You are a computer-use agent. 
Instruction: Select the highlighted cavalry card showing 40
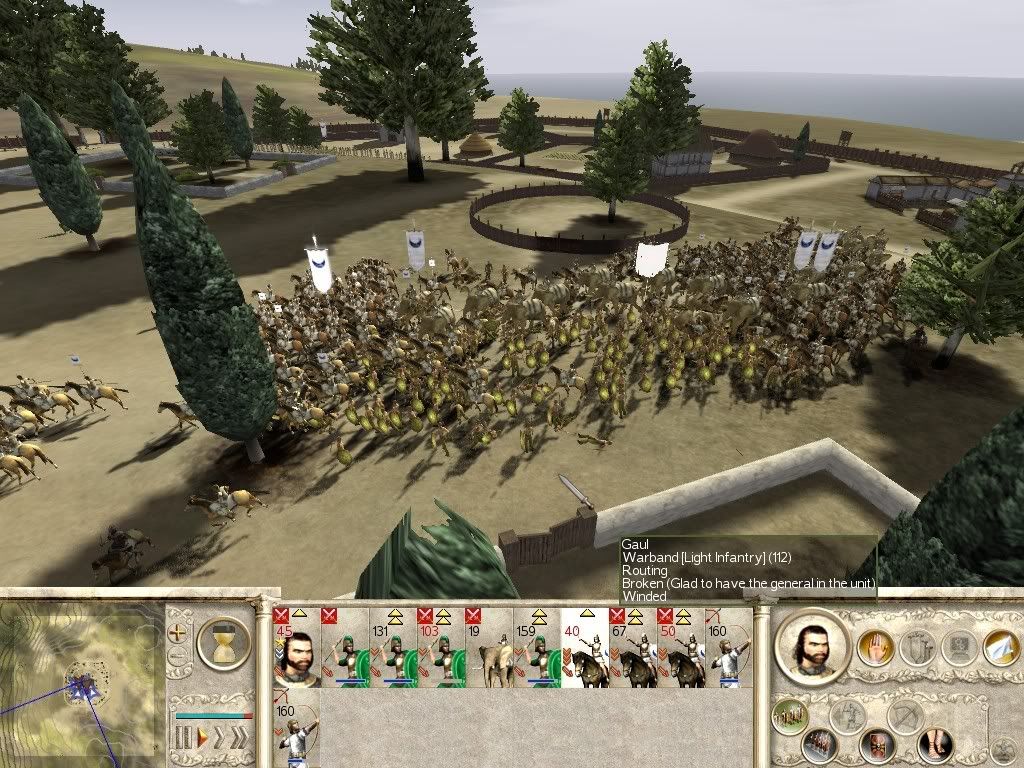click(x=584, y=648)
